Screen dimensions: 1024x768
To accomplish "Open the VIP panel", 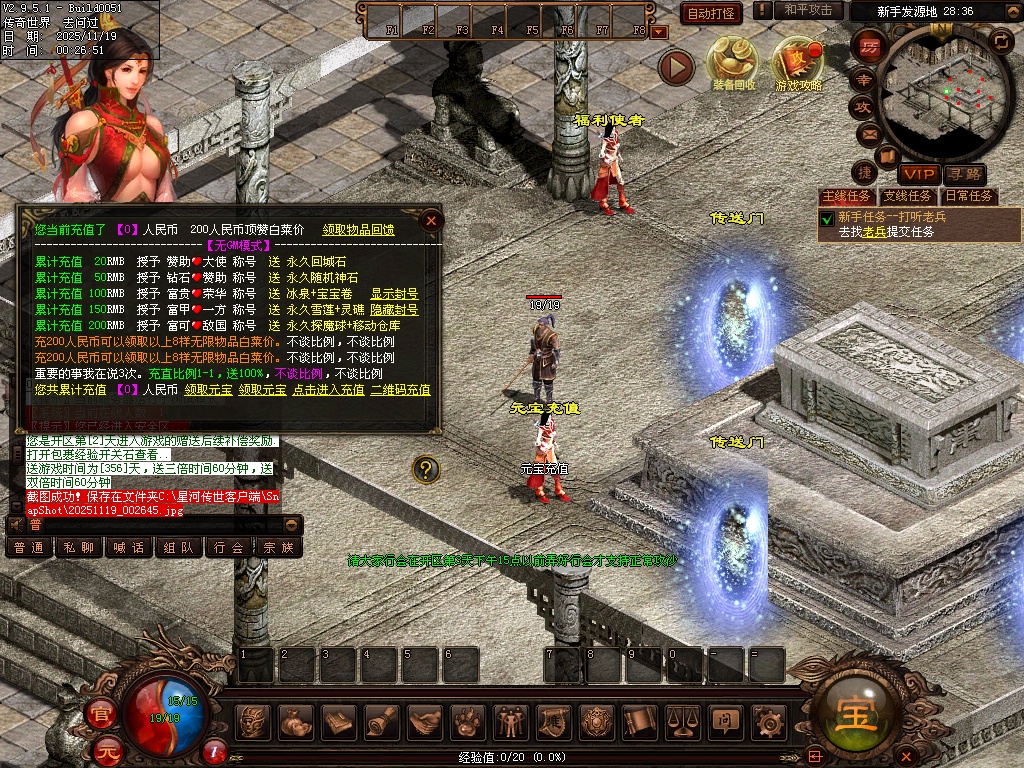I will pos(917,174).
